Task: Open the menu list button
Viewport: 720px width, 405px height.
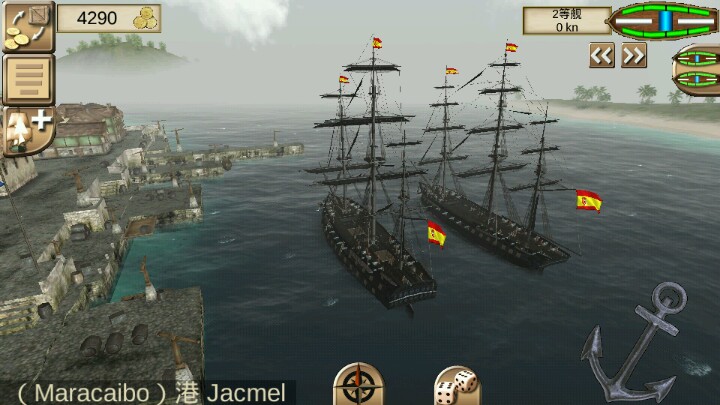Action: 27,79
